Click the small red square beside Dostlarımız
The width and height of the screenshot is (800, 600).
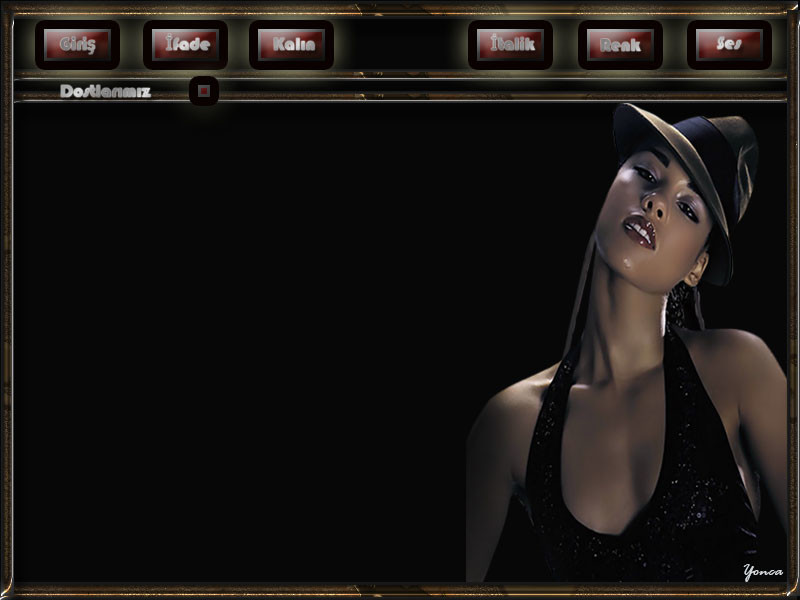[x=204, y=91]
